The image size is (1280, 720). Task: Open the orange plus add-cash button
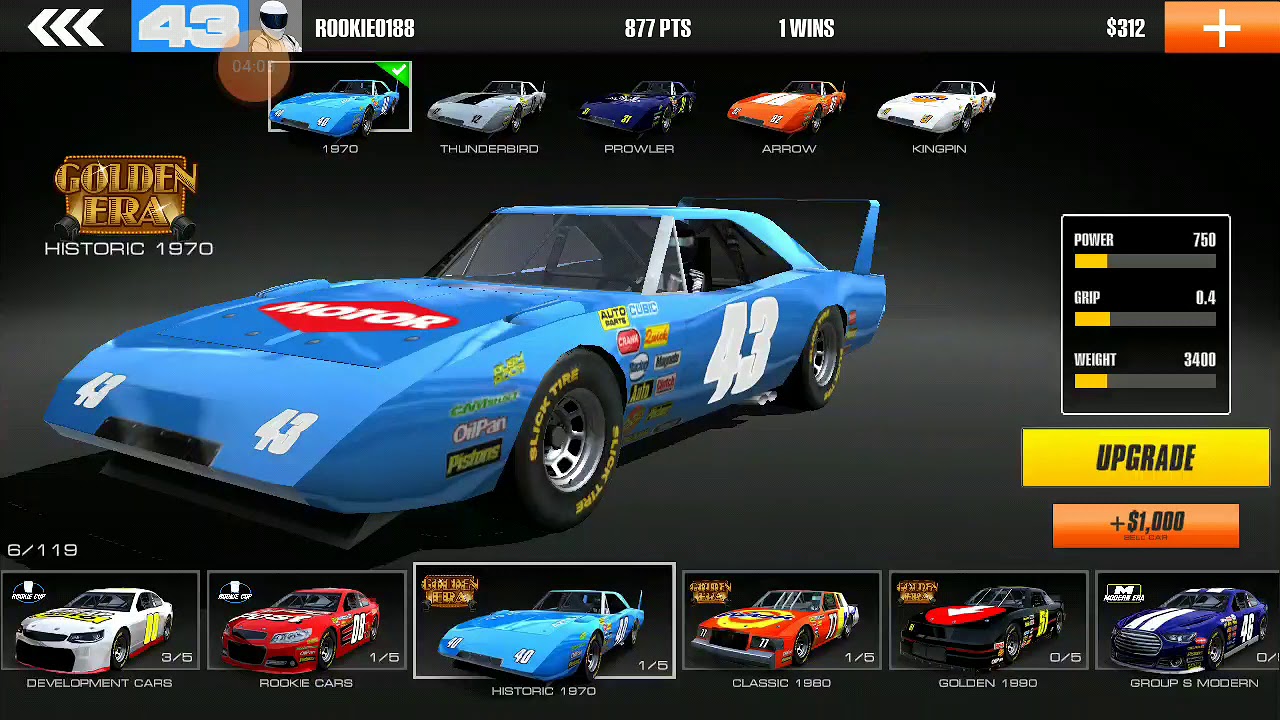[1221, 27]
